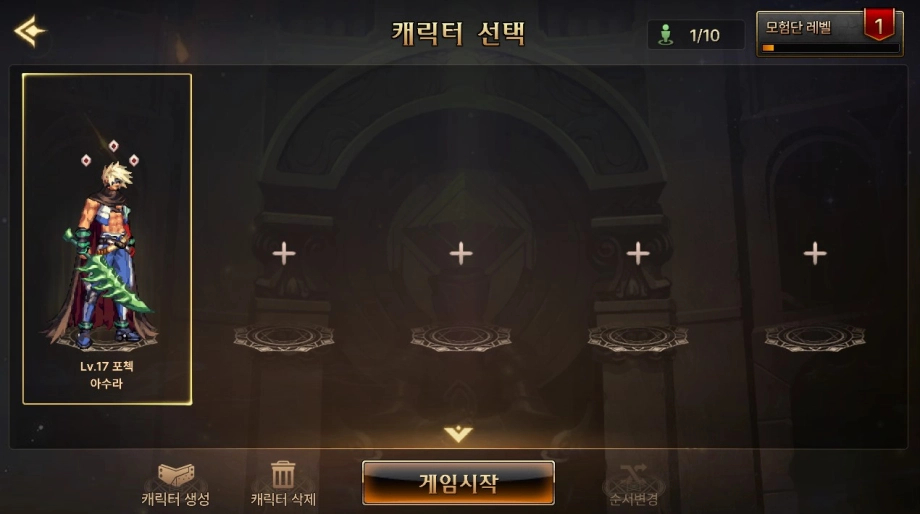Expand the list with the down chevron
The image size is (920, 514).
tap(458, 434)
